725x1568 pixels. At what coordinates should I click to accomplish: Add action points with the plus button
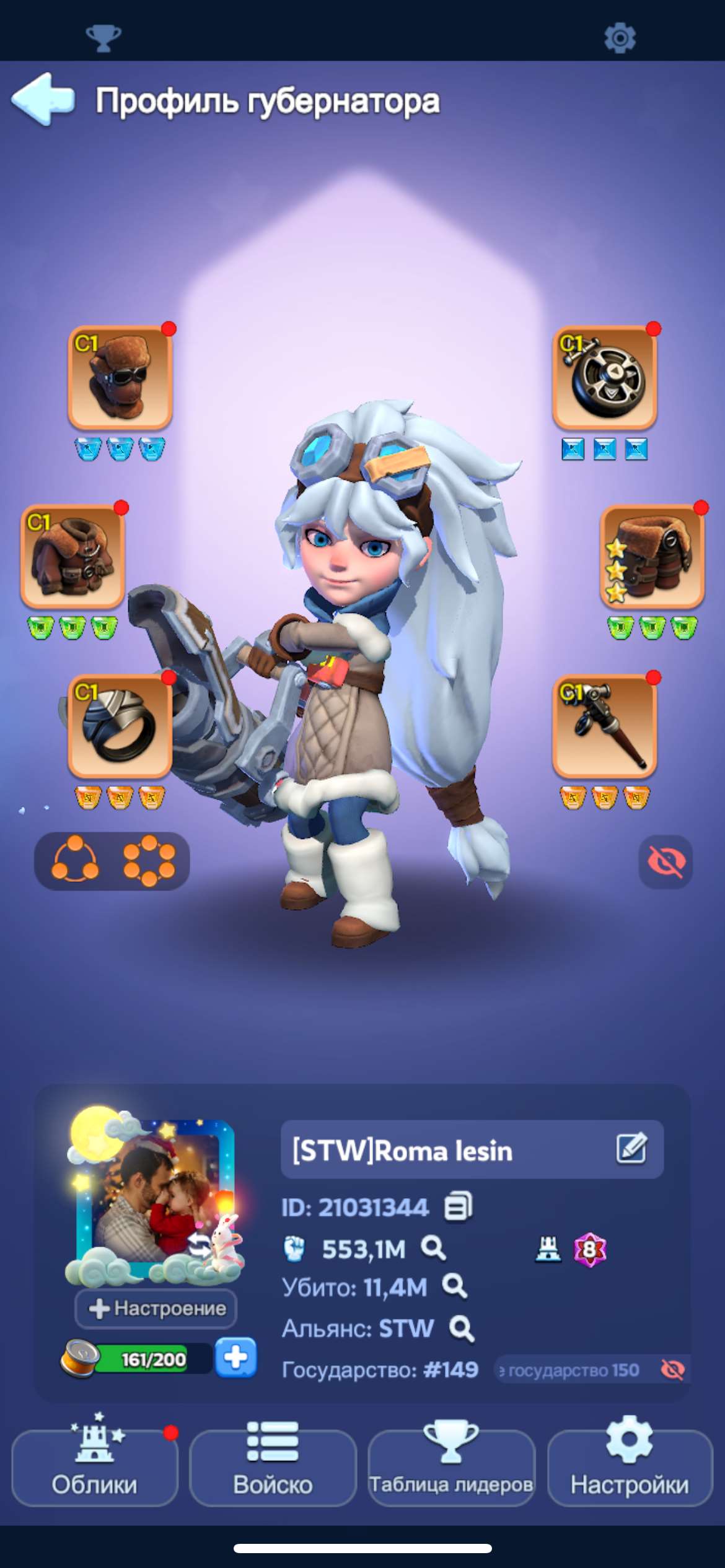235,1358
